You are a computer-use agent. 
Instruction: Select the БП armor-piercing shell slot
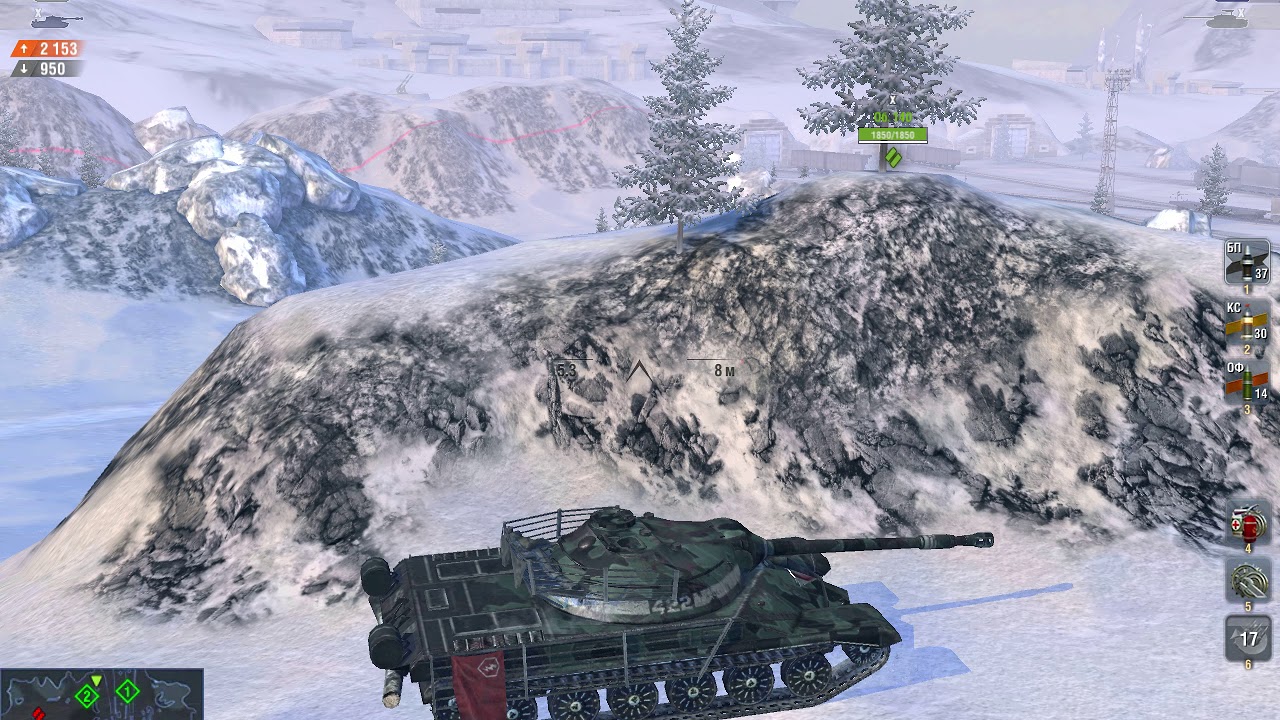1245,265
